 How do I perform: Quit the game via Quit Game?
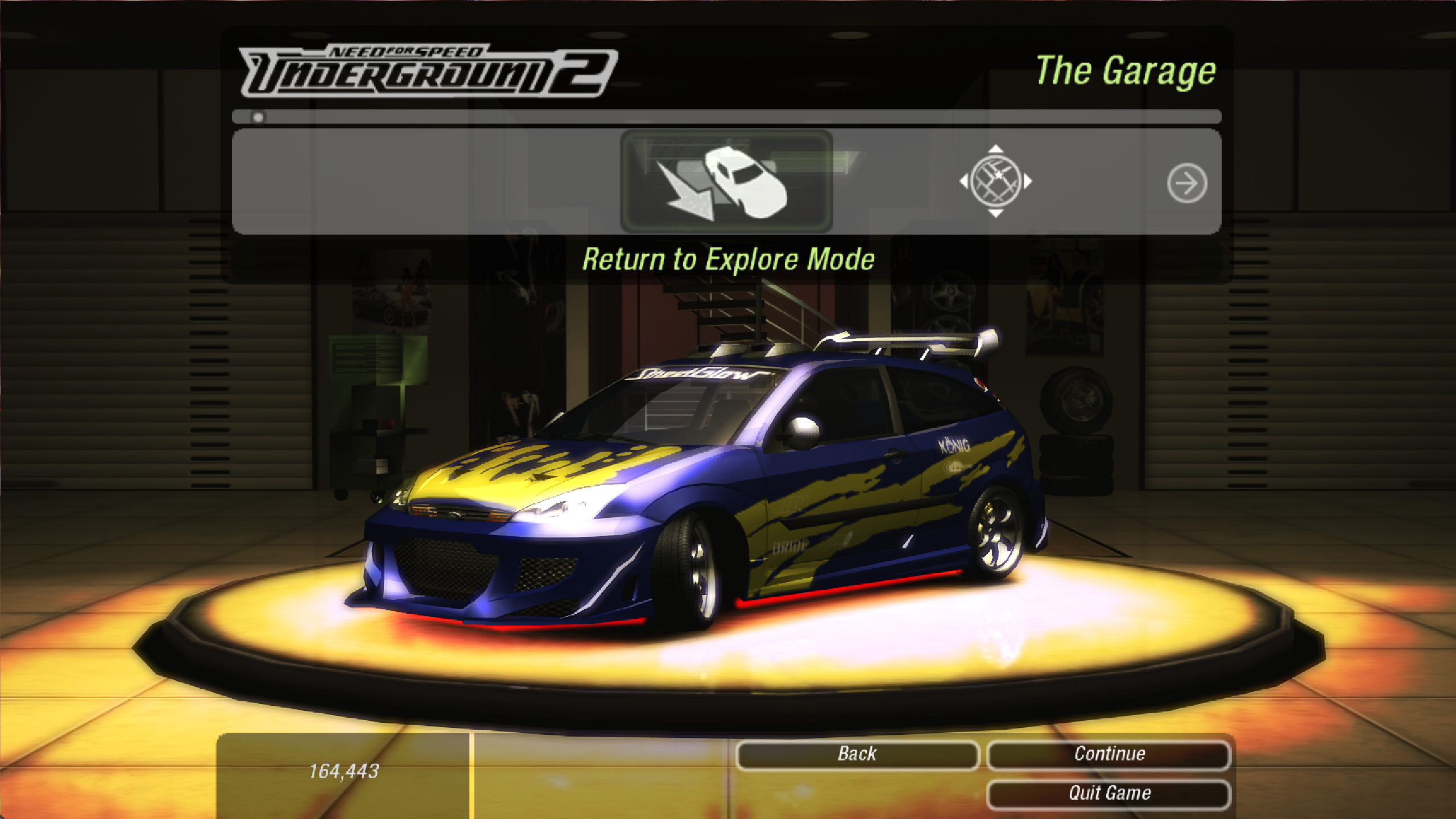click(x=1109, y=793)
